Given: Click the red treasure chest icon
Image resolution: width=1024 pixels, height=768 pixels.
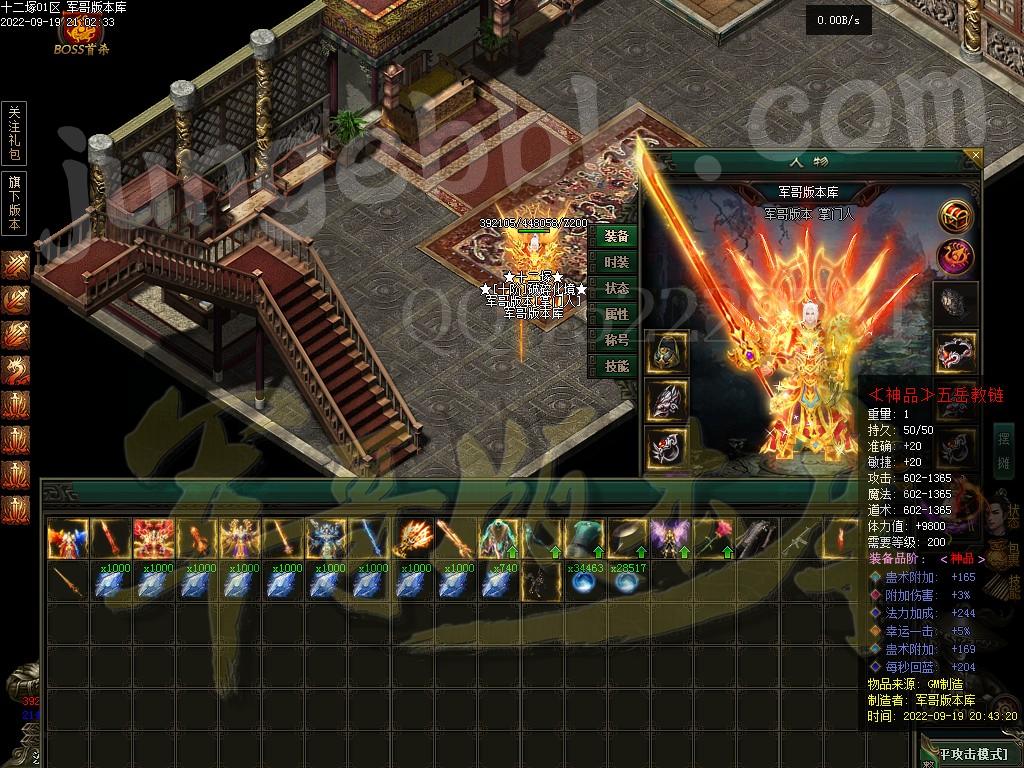Looking at the screenshot, I should [x=955, y=215].
